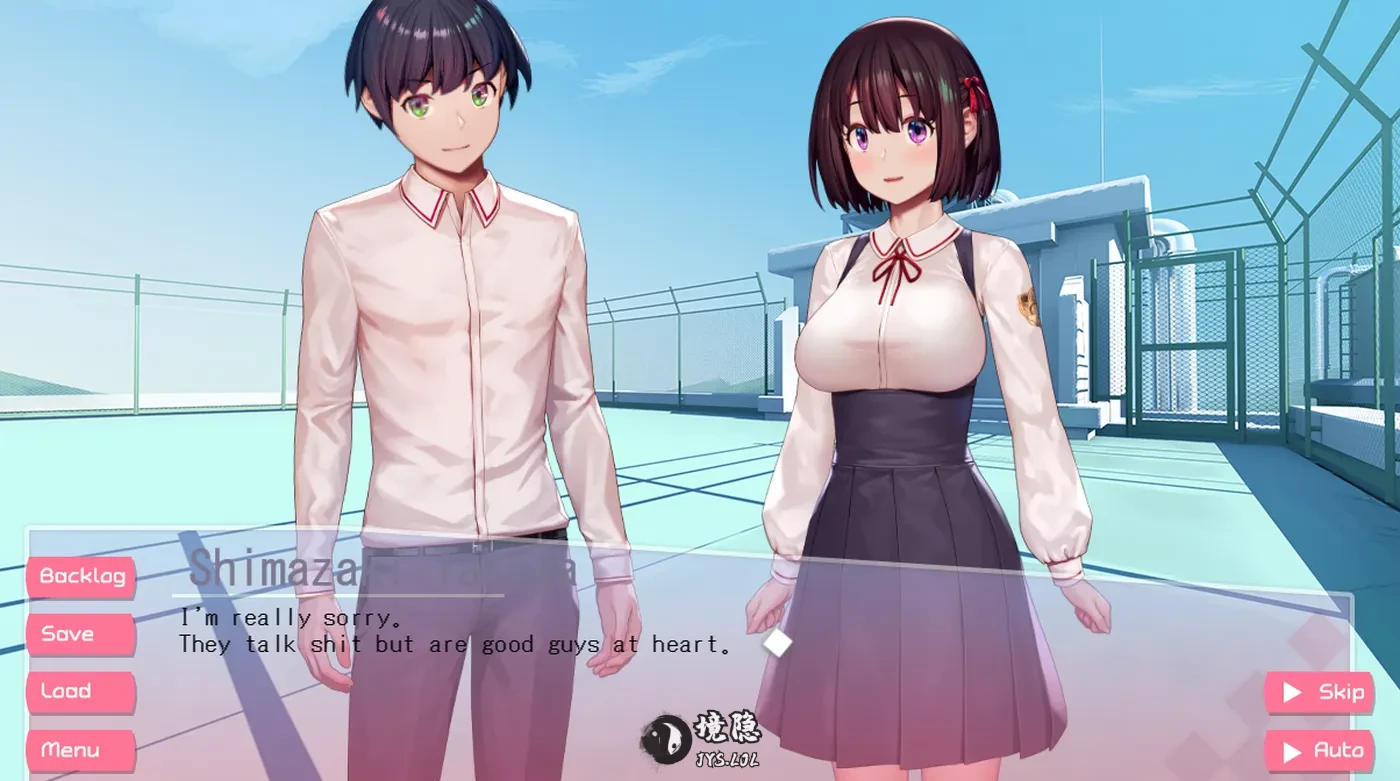Toggle Auto dialogue advance
1400x781 pixels.
[1319, 750]
